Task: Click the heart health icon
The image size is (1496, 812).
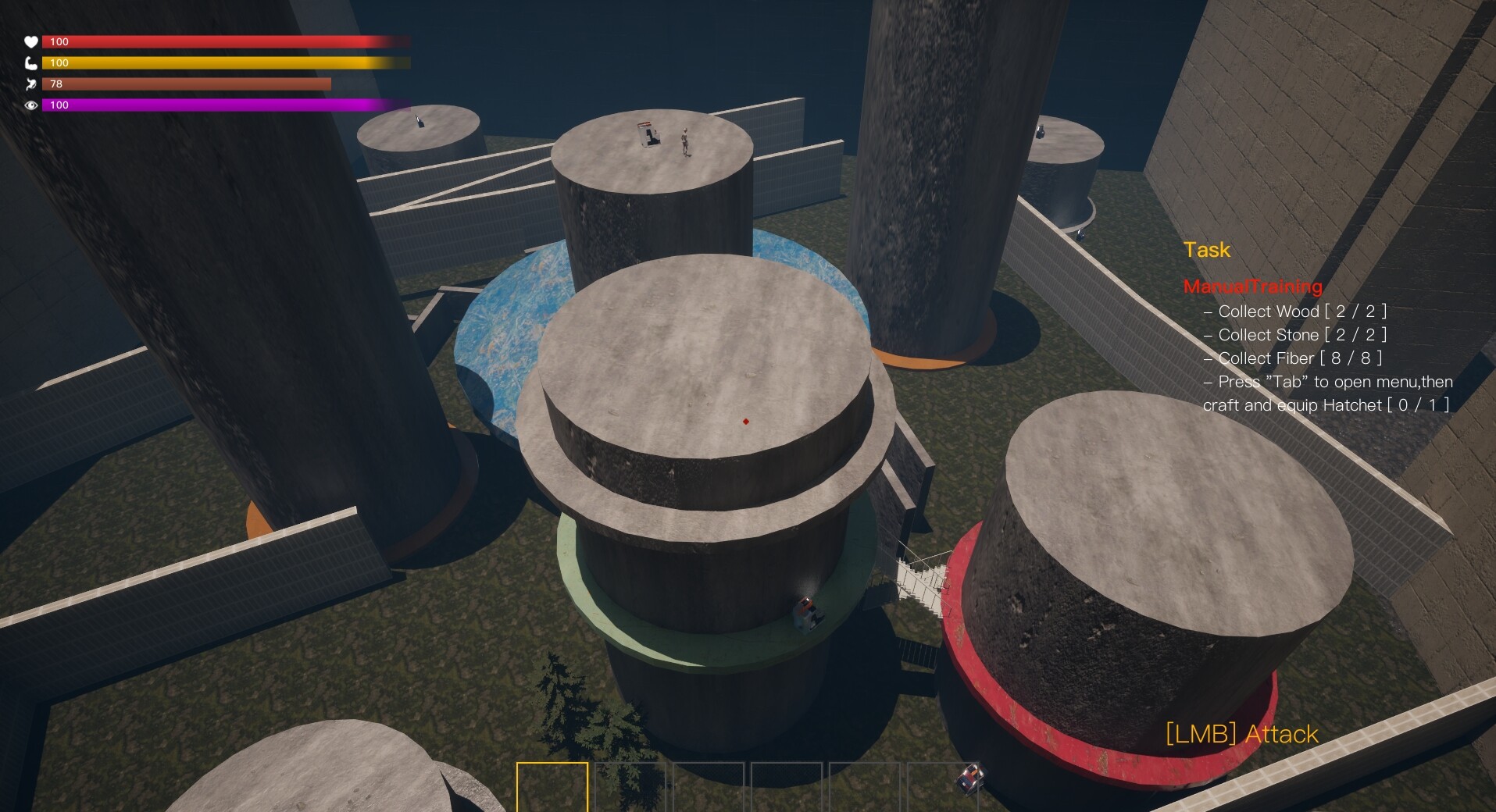Action: tap(31, 42)
